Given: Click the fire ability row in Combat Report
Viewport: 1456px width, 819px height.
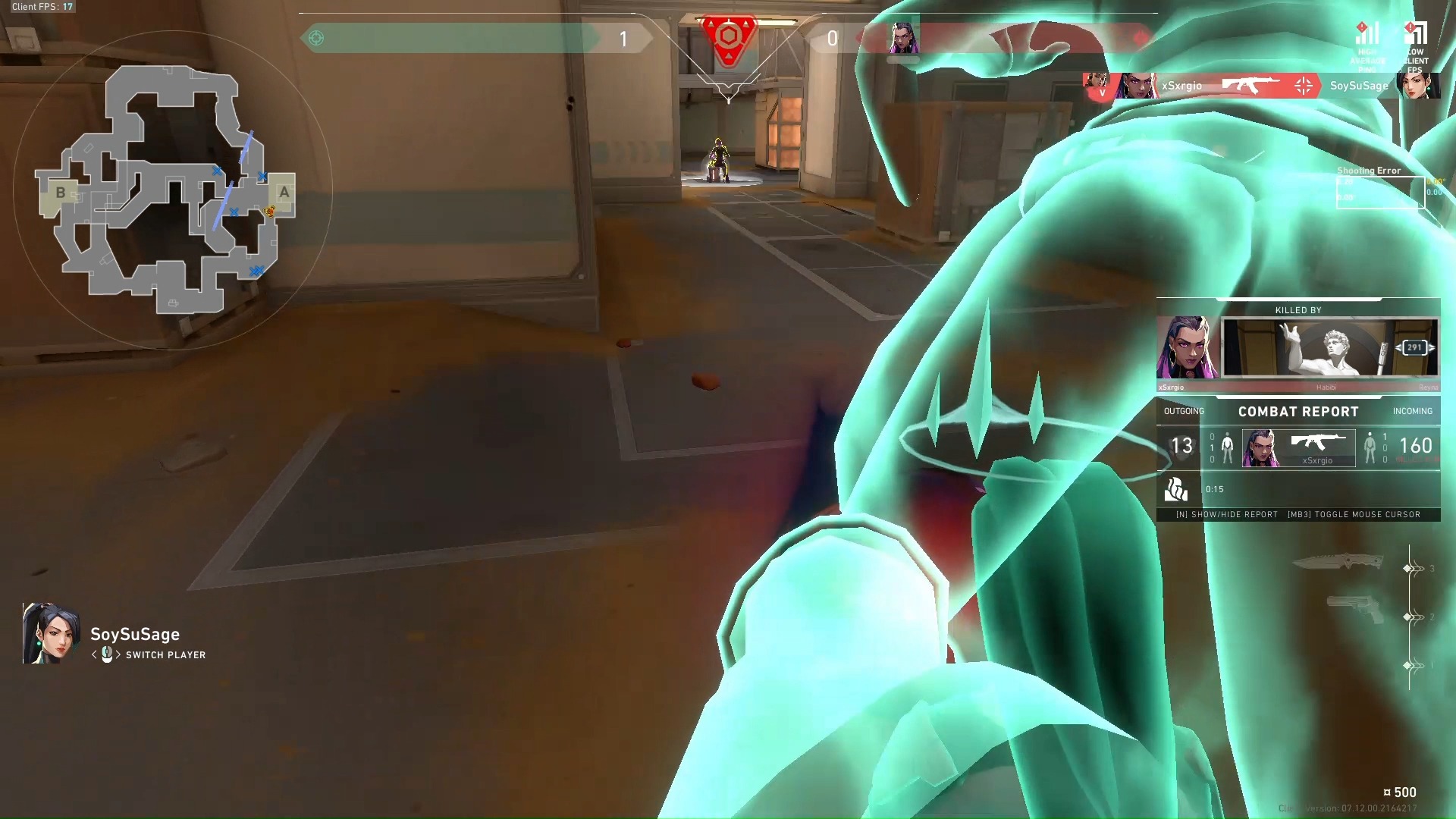Looking at the screenshot, I should (x=1298, y=489).
